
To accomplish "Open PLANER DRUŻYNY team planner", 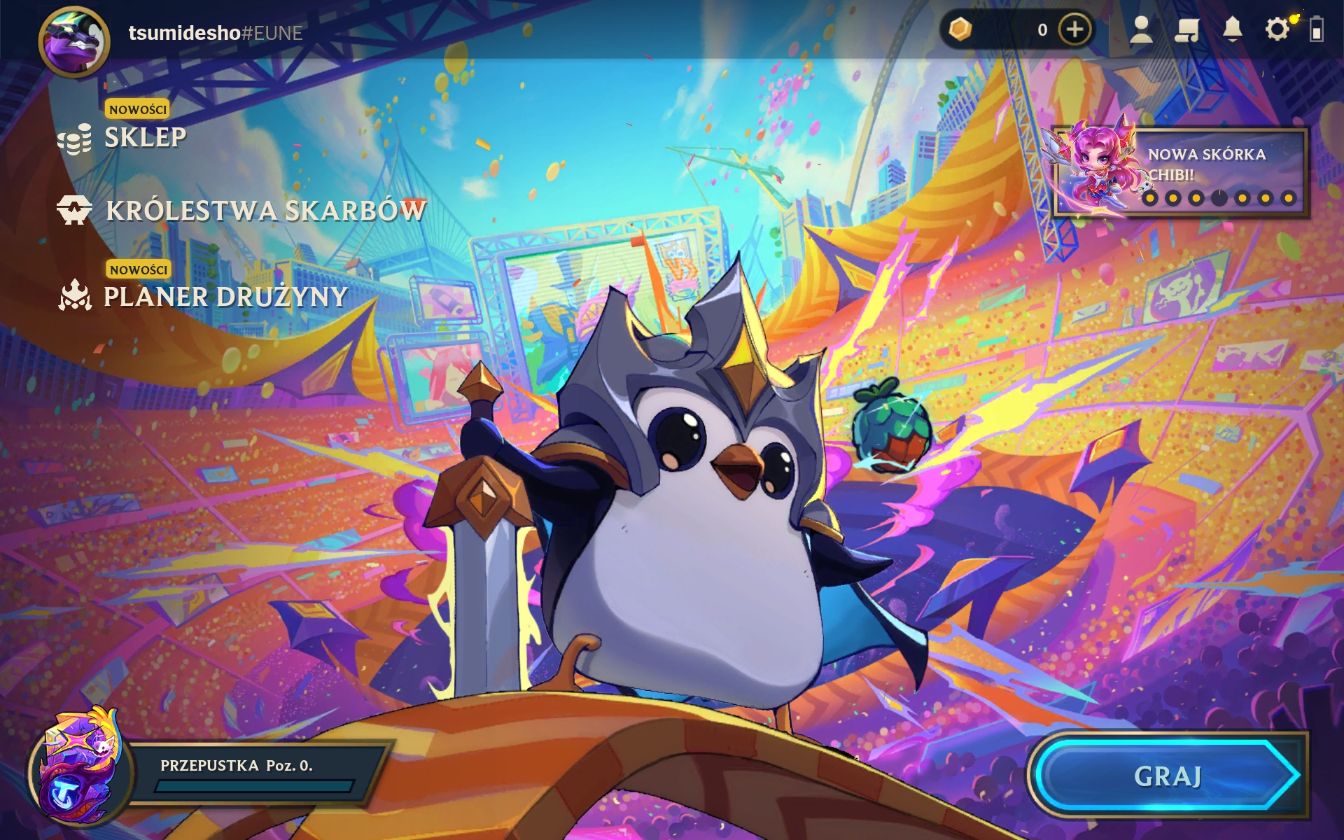I will pos(225,296).
